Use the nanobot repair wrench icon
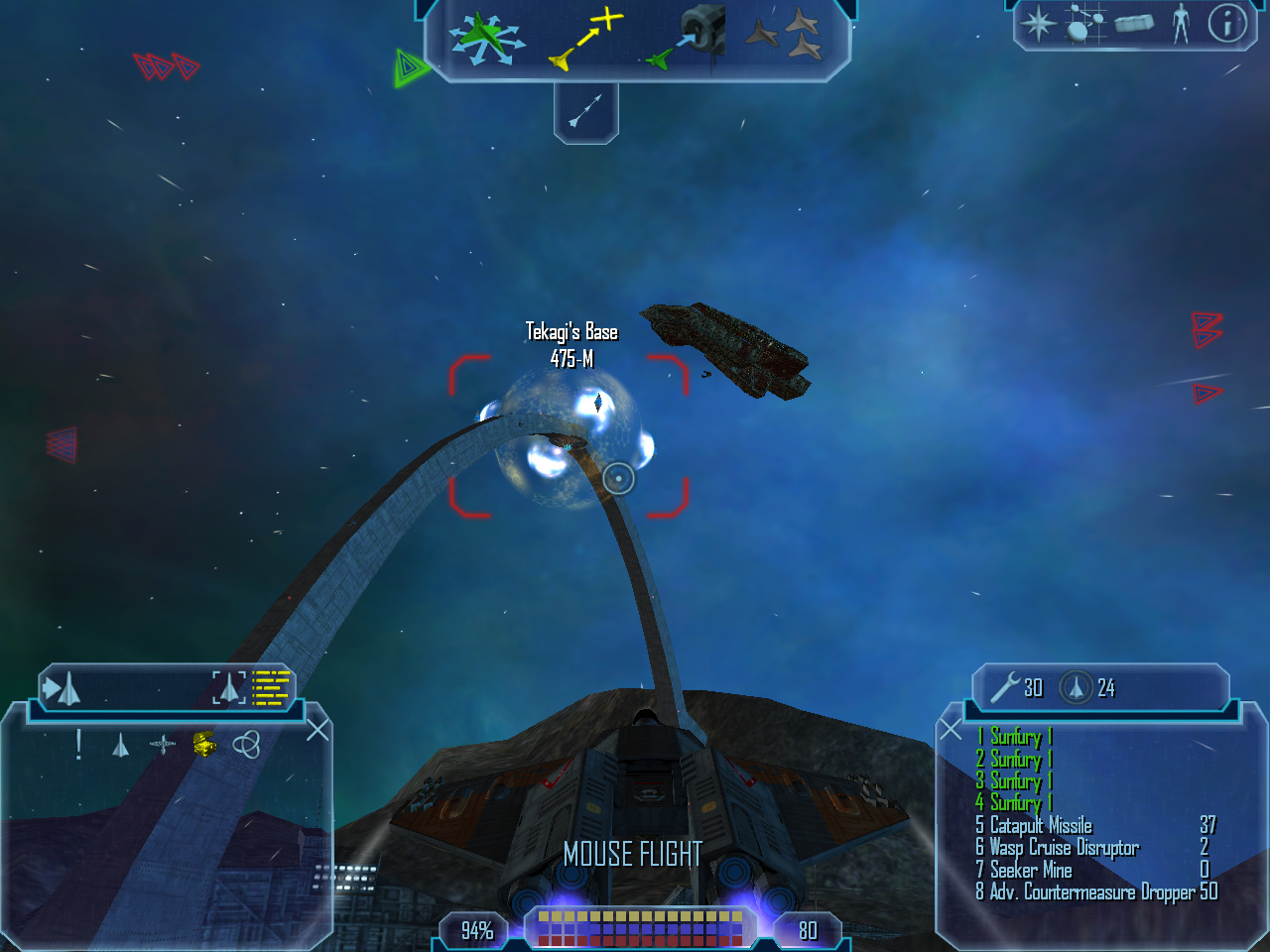This screenshot has width=1270, height=952. coord(1005,687)
